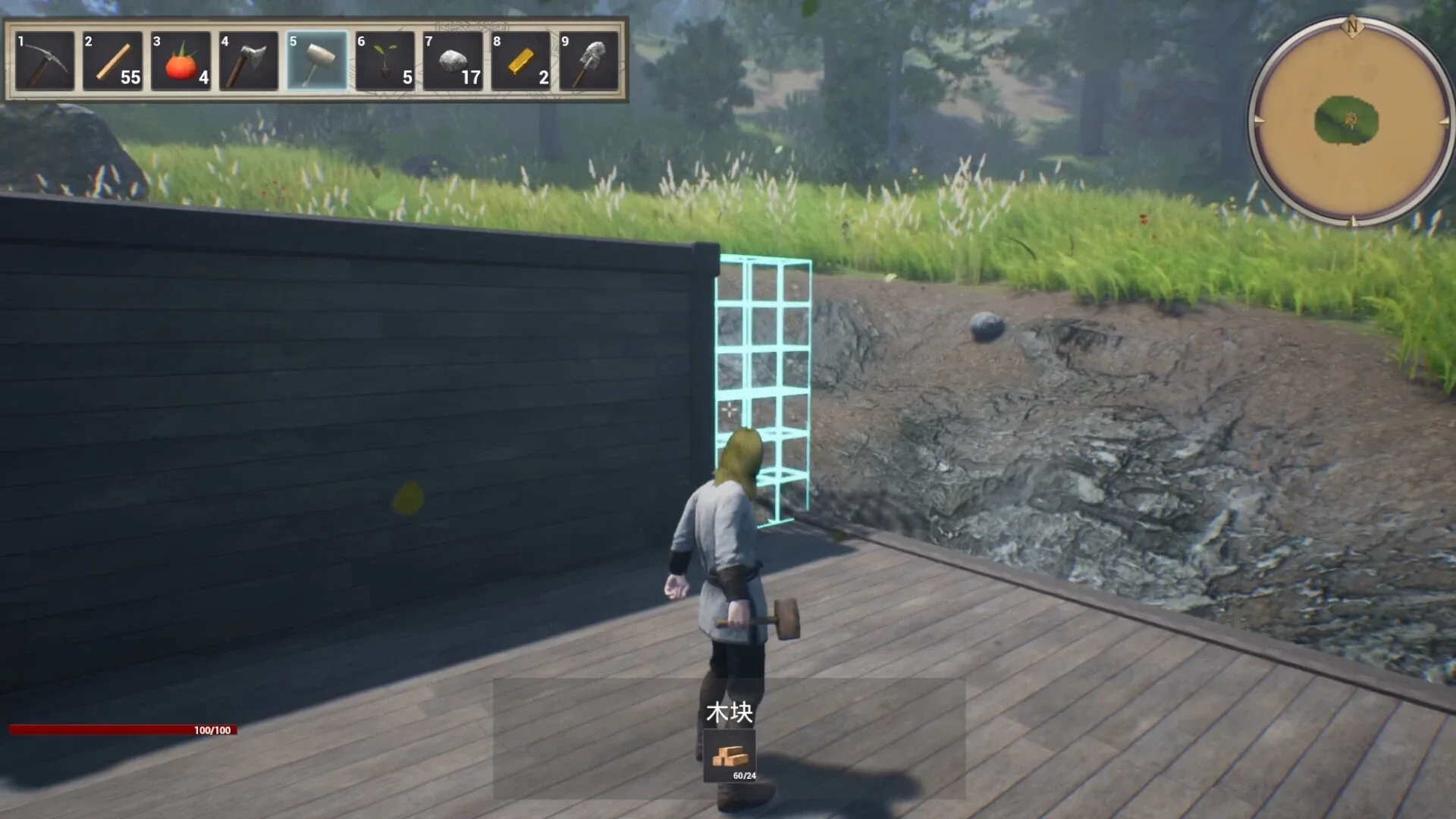Viewport: 1456px width, 819px height.
Task: Pick the gold ingot in hotbar slot 8
Action: [520, 61]
